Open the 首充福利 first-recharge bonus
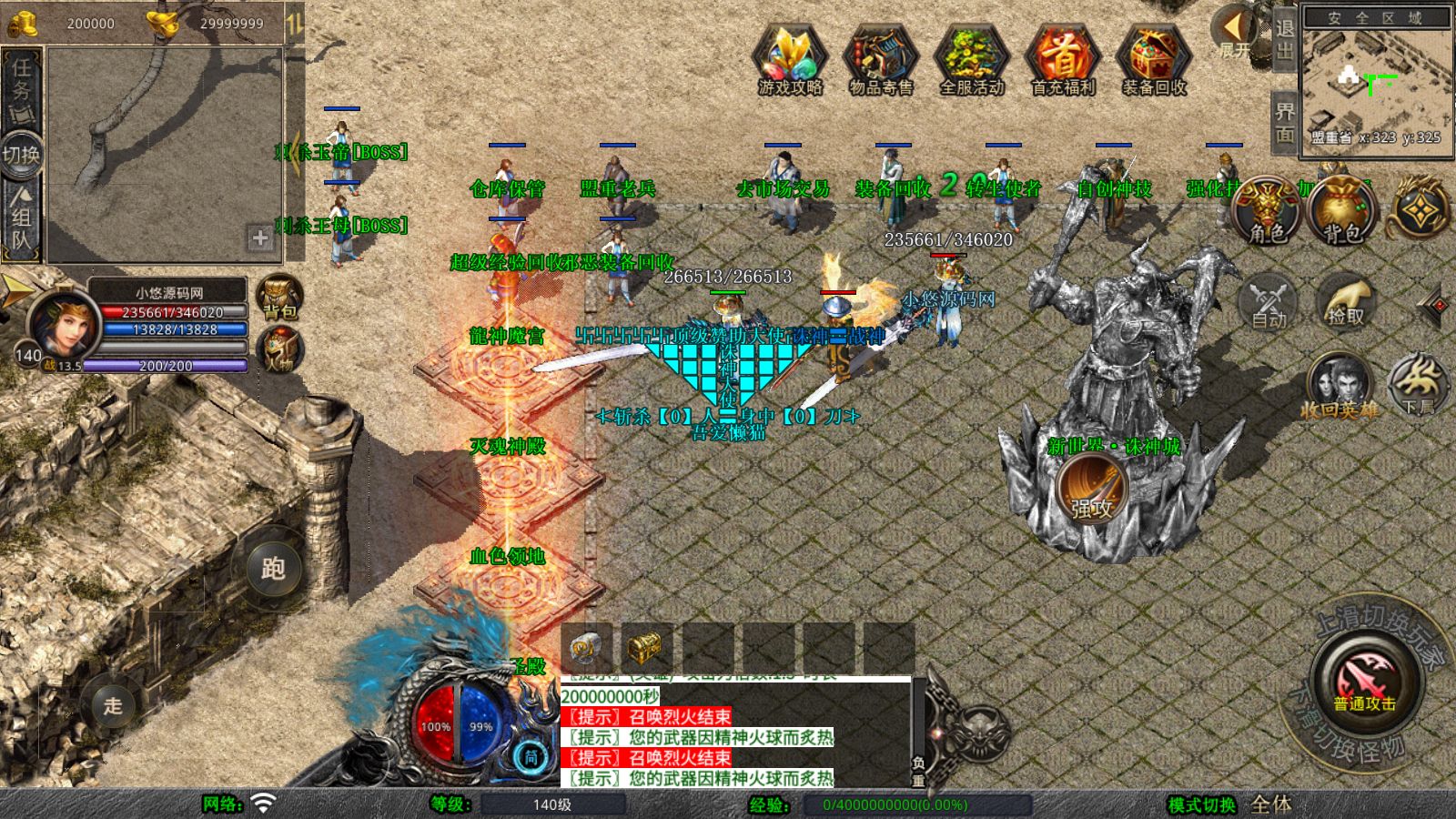1456x819 pixels. pos(1062,57)
